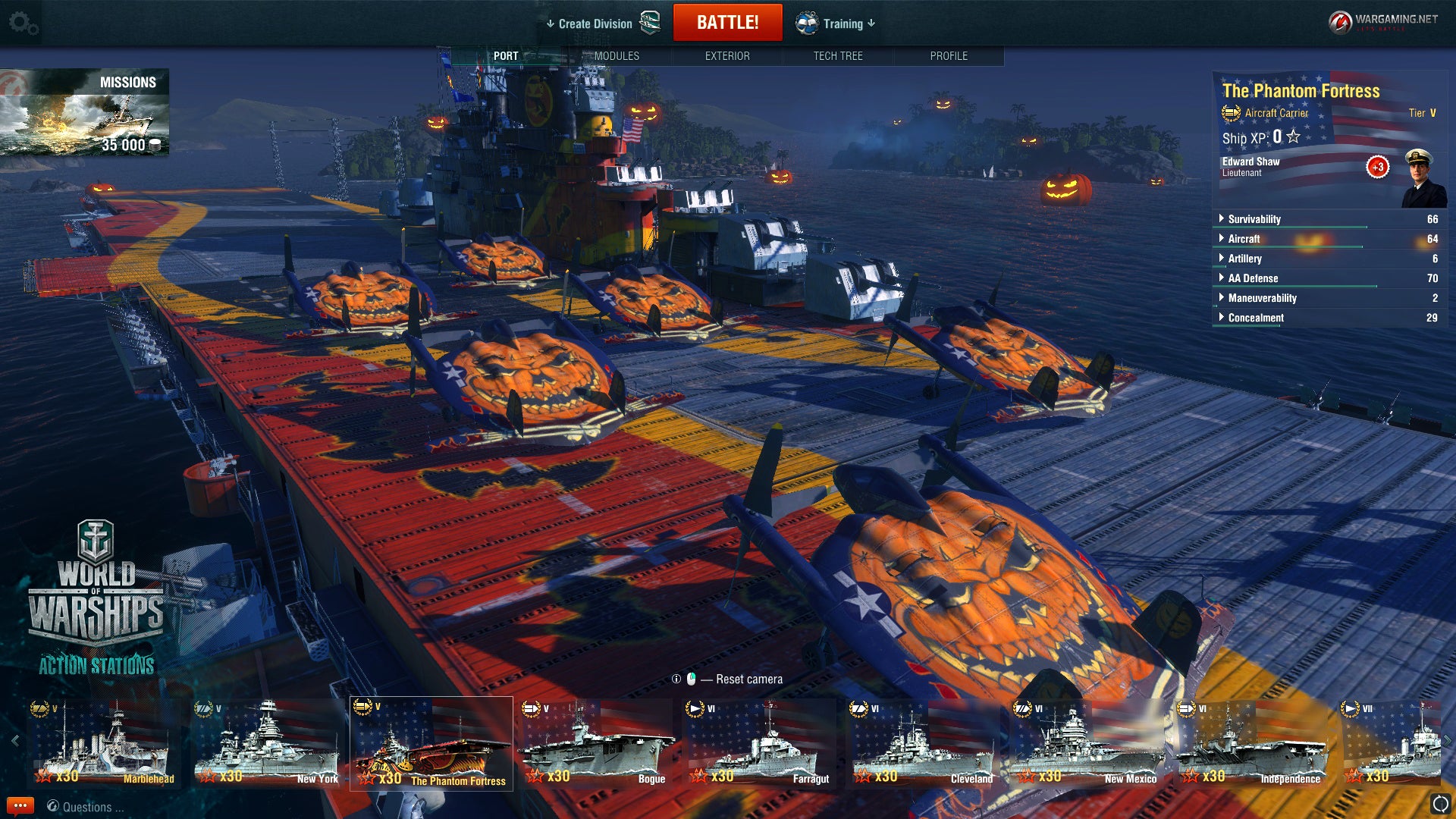1456x819 pixels.
Task: Select the Bogue carrier card
Action: [x=595, y=743]
